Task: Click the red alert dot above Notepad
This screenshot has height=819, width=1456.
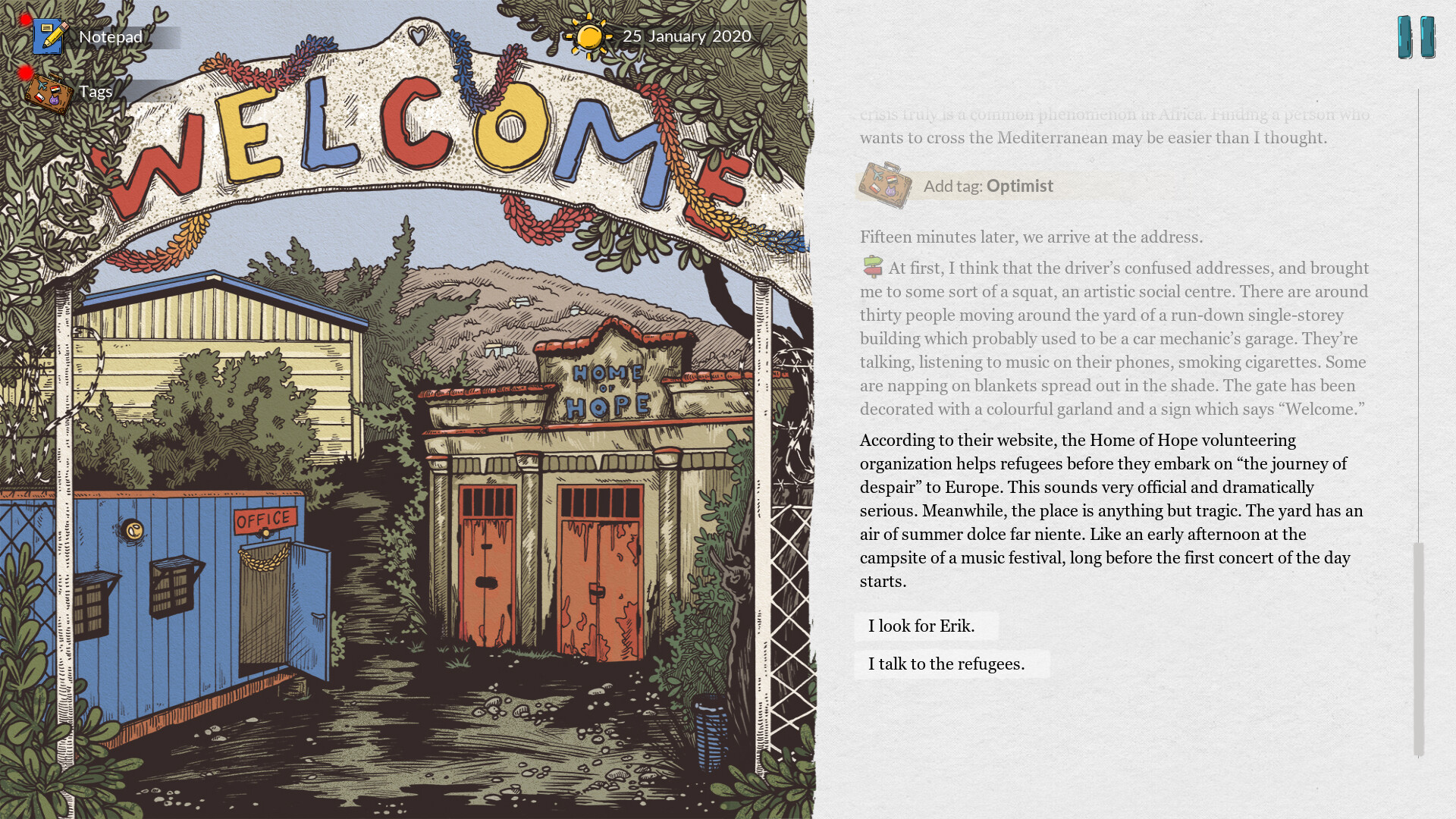Action: point(25,17)
